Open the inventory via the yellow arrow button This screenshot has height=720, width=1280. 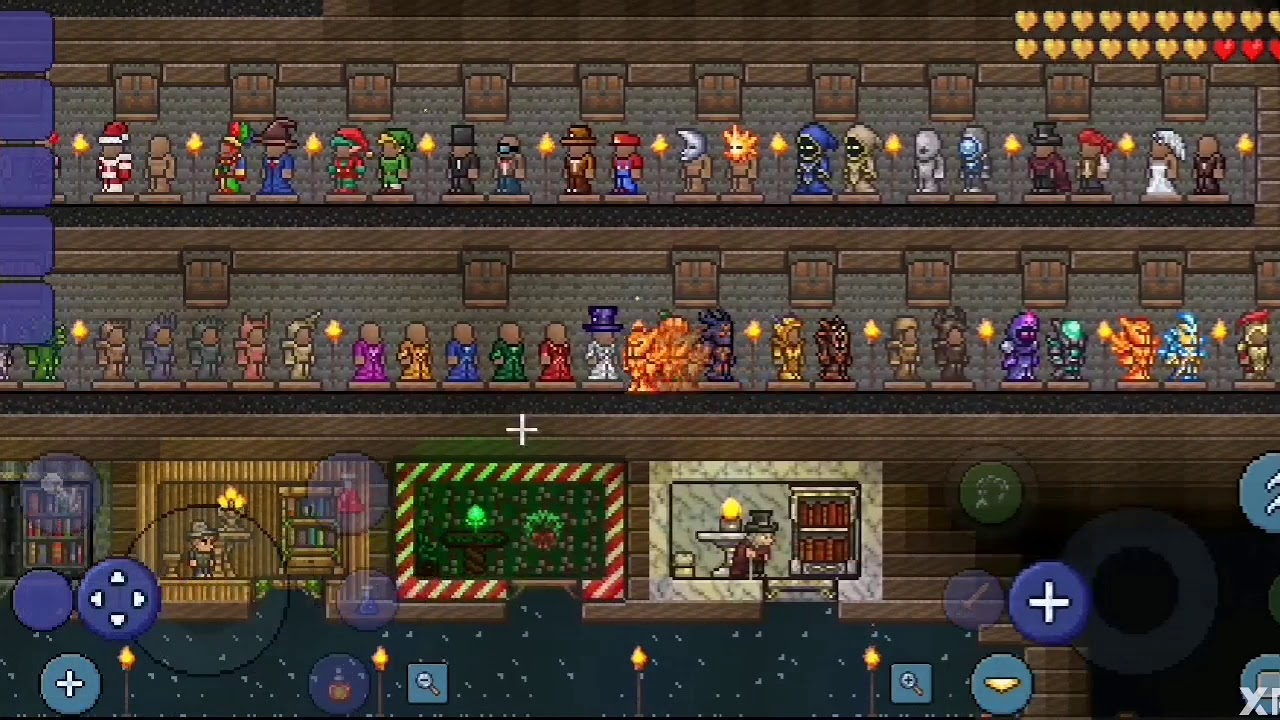(x=1001, y=685)
